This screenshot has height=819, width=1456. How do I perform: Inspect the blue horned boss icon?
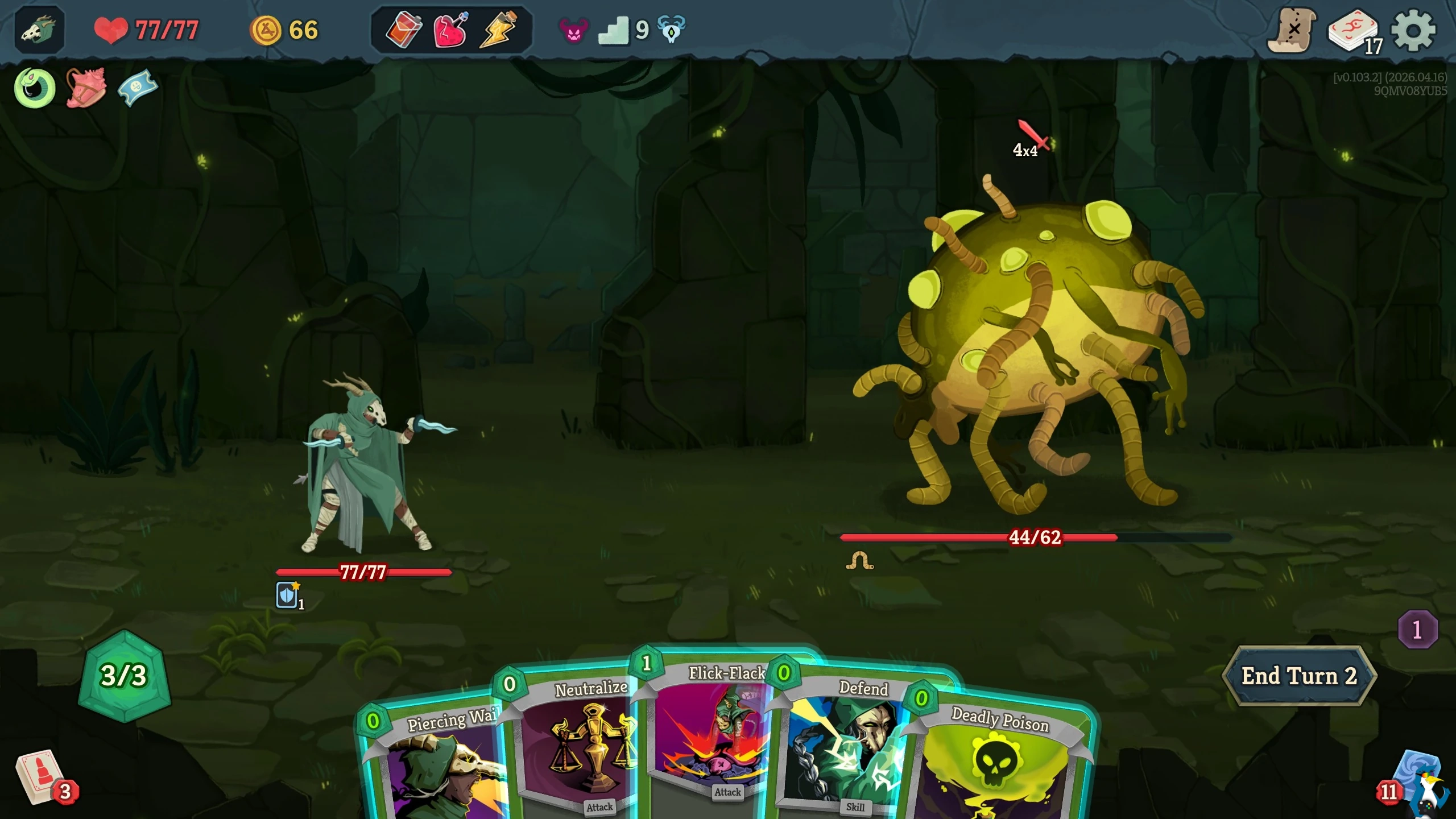pos(671,29)
